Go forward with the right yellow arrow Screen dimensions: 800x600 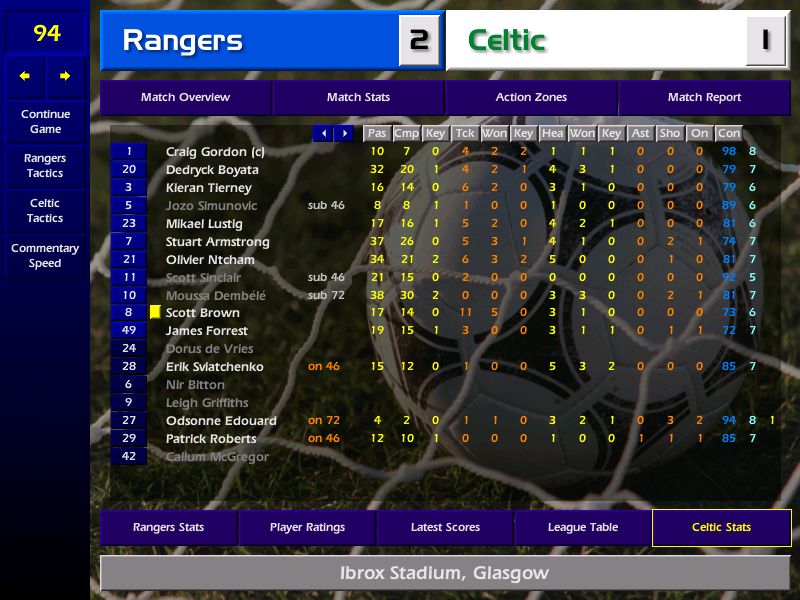pos(66,76)
